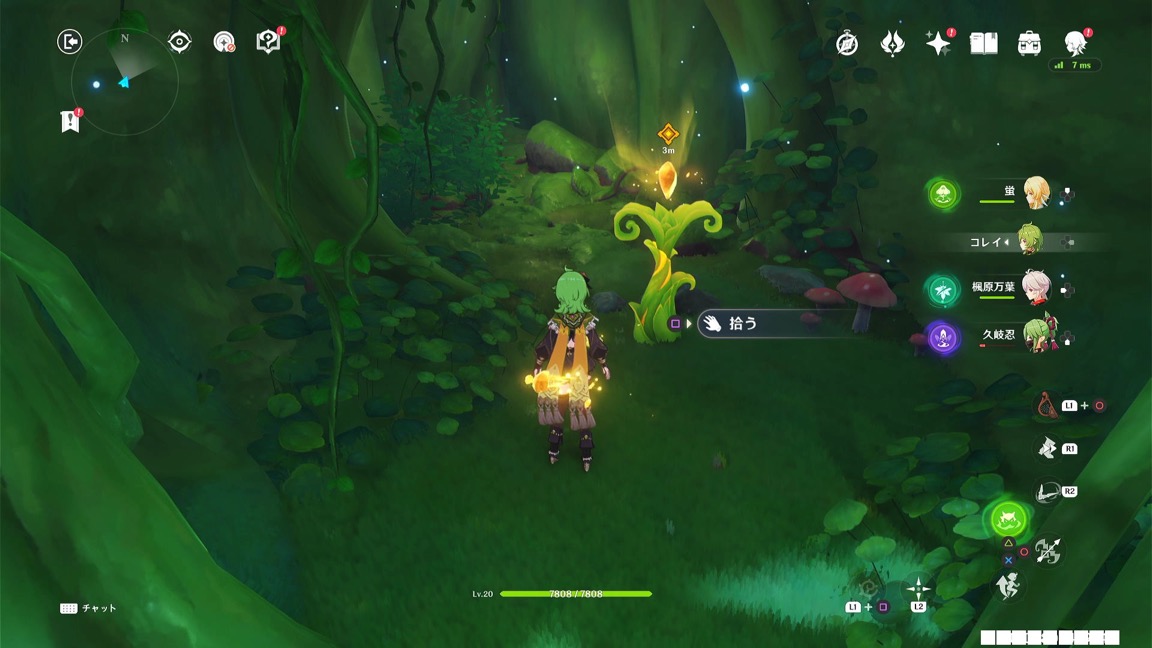Open the adventurer handbook book icon

click(x=984, y=43)
